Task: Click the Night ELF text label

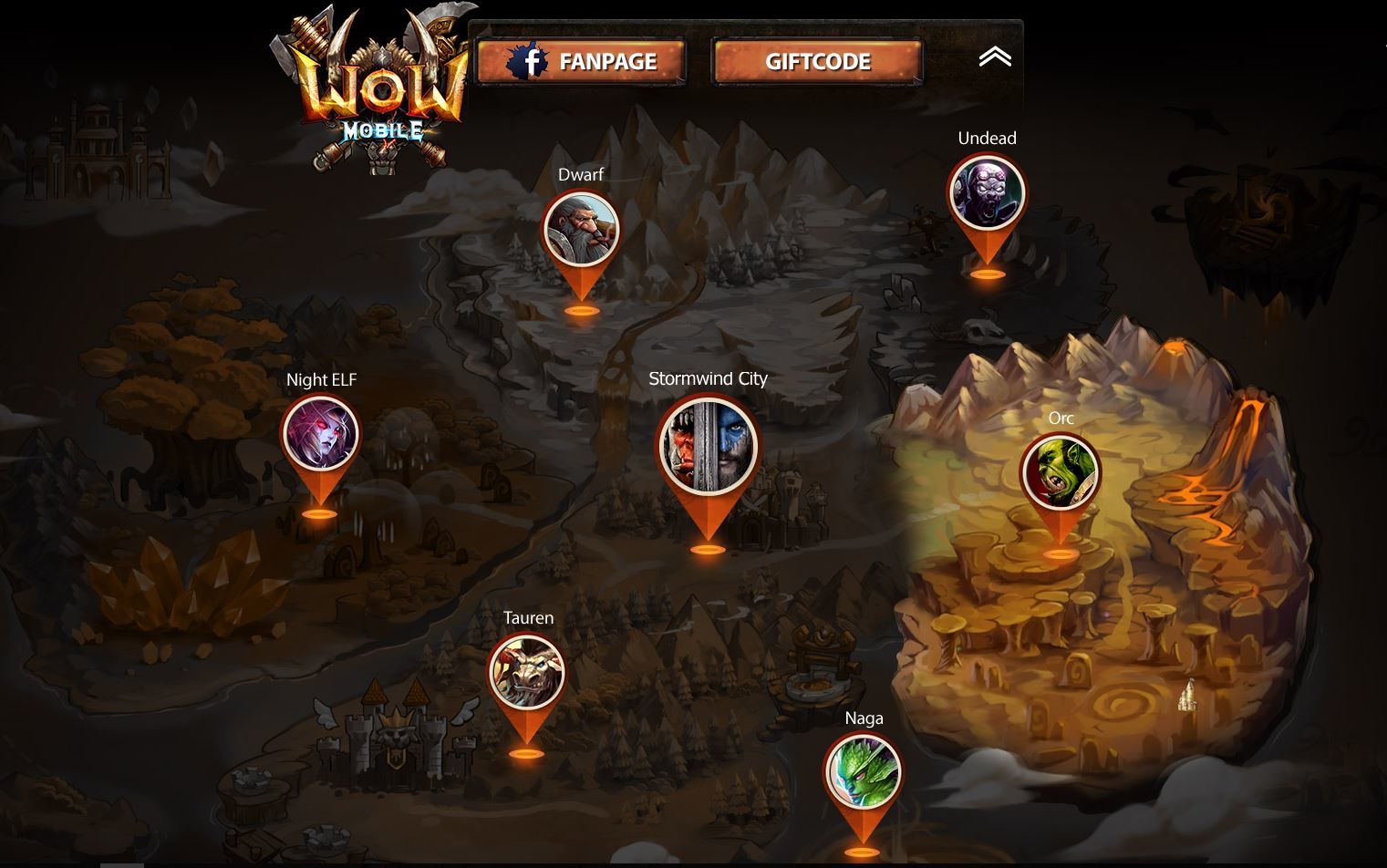Action: click(x=321, y=379)
